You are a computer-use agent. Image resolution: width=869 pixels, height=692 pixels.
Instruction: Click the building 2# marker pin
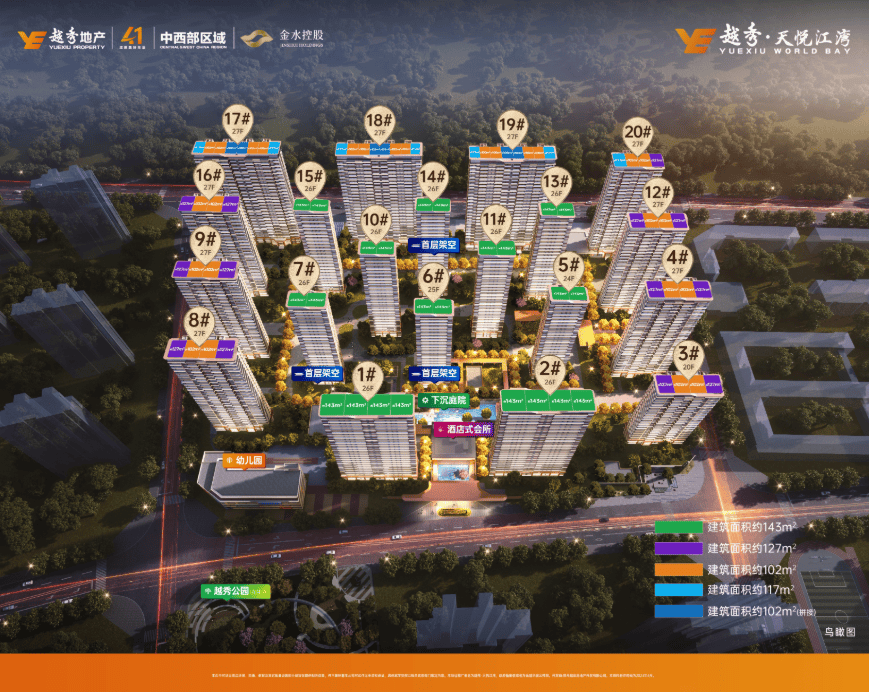[x=549, y=371]
